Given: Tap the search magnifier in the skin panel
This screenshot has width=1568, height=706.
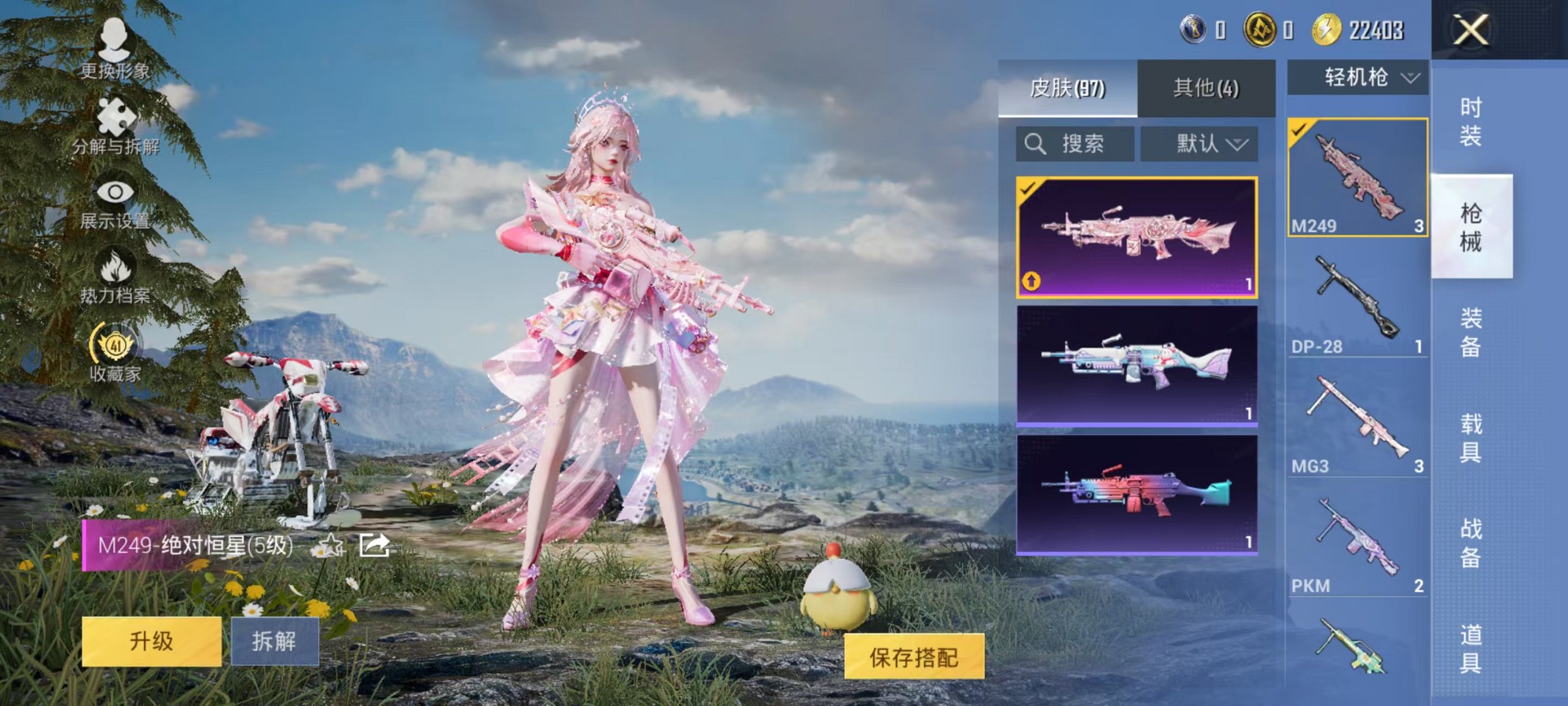Looking at the screenshot, I should click(1035, 143).
